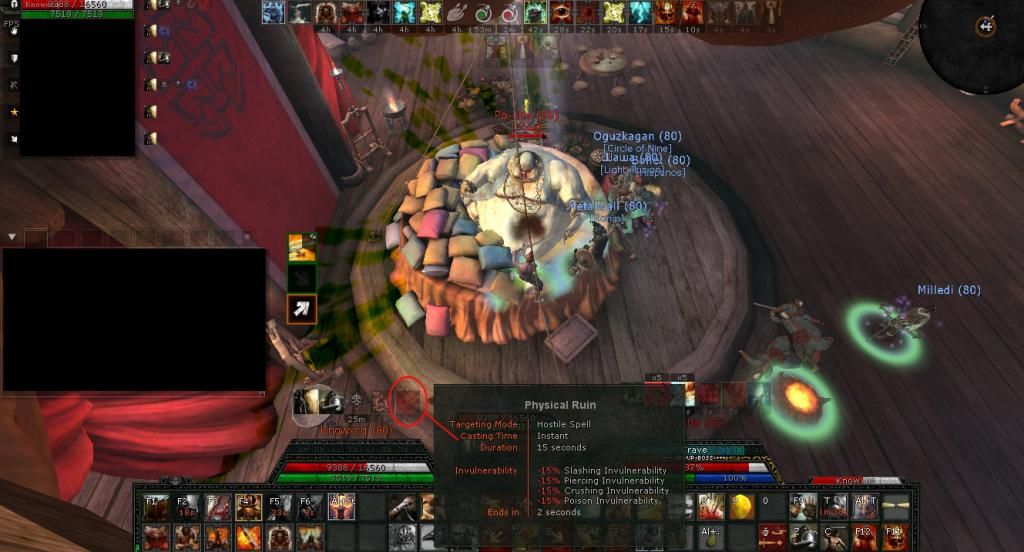
Task: Select the first buff icon in top row
Action: click(273, 12)
